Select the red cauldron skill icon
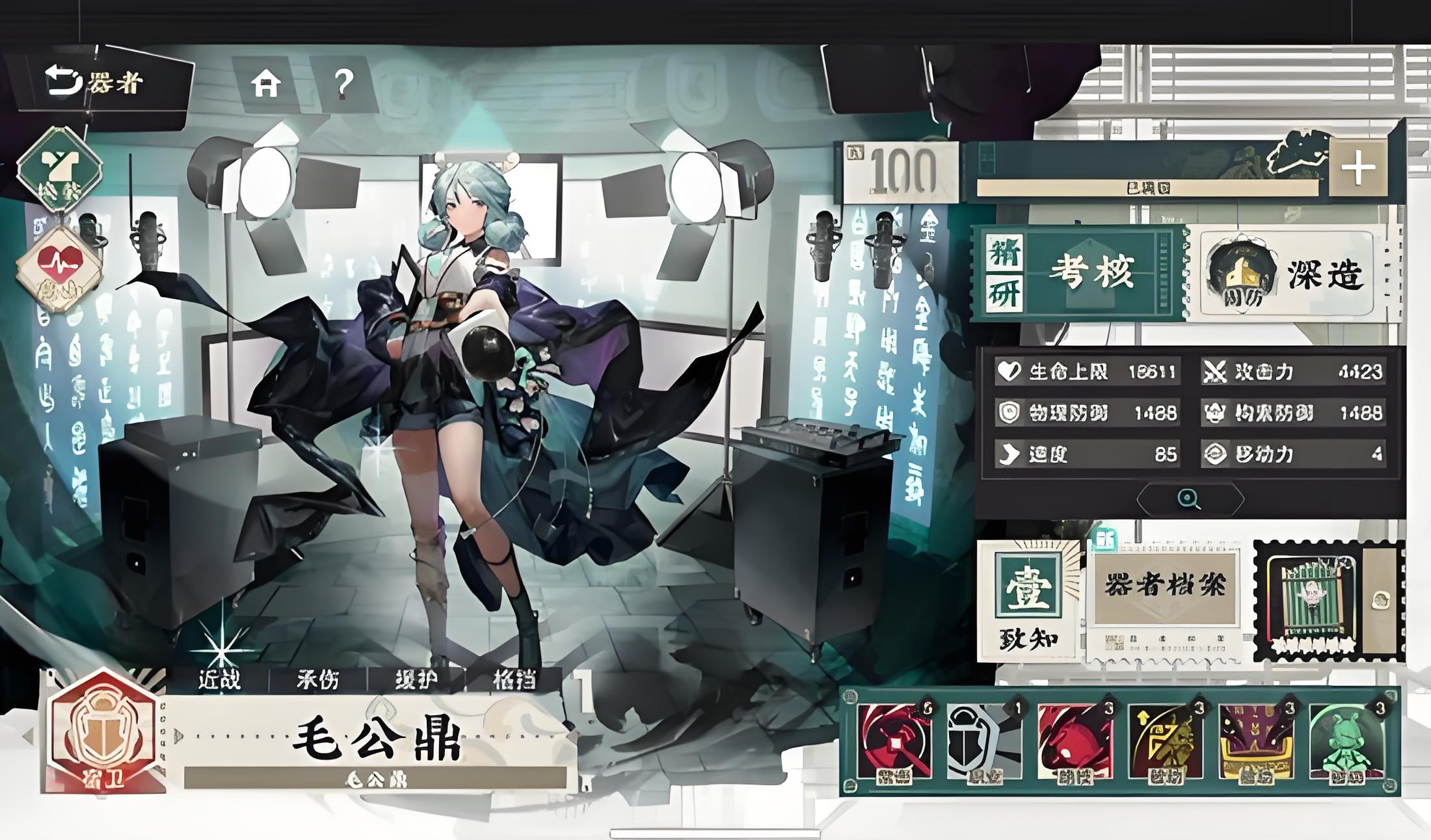 [x=1075, y=741]
